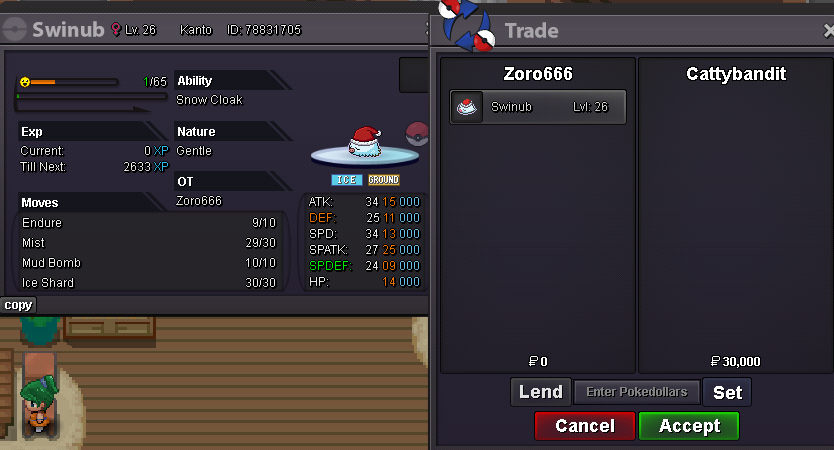Cancel the trade
The image size is (834, 450).
coord(585,426)
